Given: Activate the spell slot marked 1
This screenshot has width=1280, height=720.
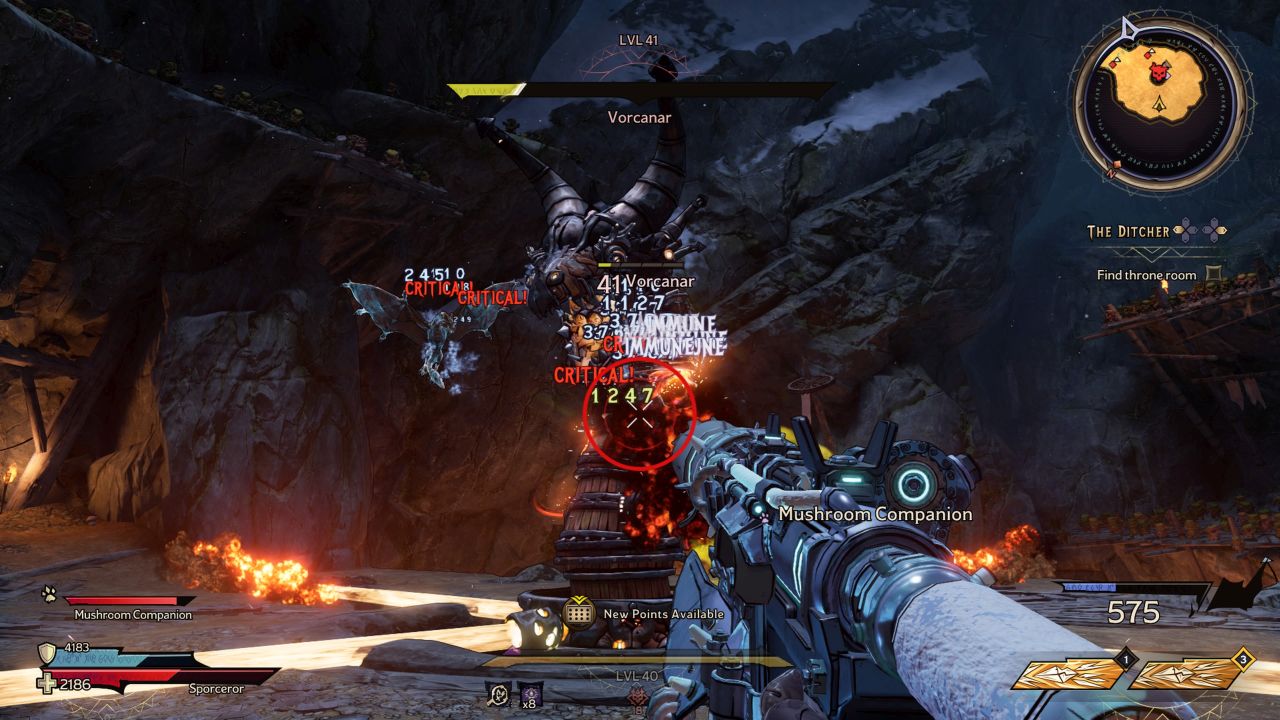Looking at the screenshot, I should (x=1070, y=674).
